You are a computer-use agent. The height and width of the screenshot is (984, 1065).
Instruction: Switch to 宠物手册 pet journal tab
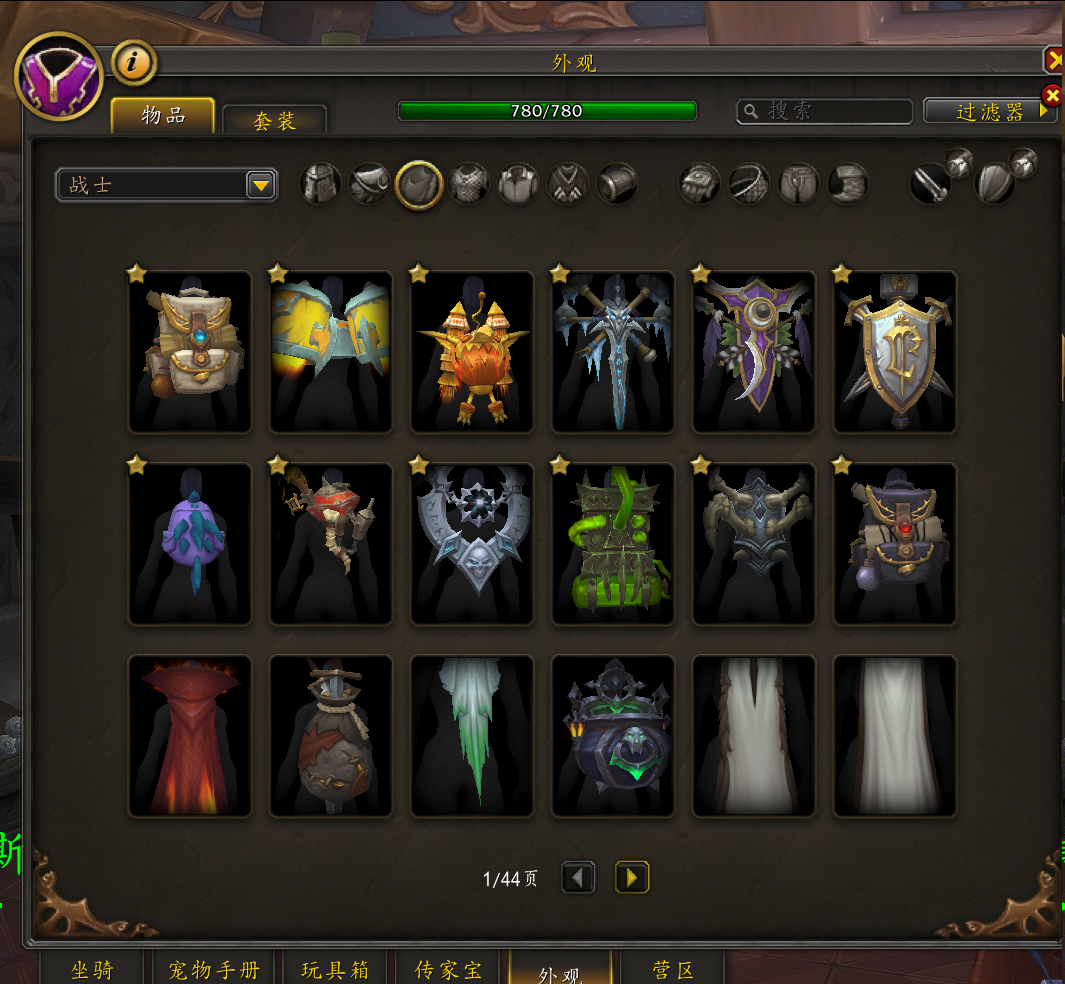[x=214, y=970]
